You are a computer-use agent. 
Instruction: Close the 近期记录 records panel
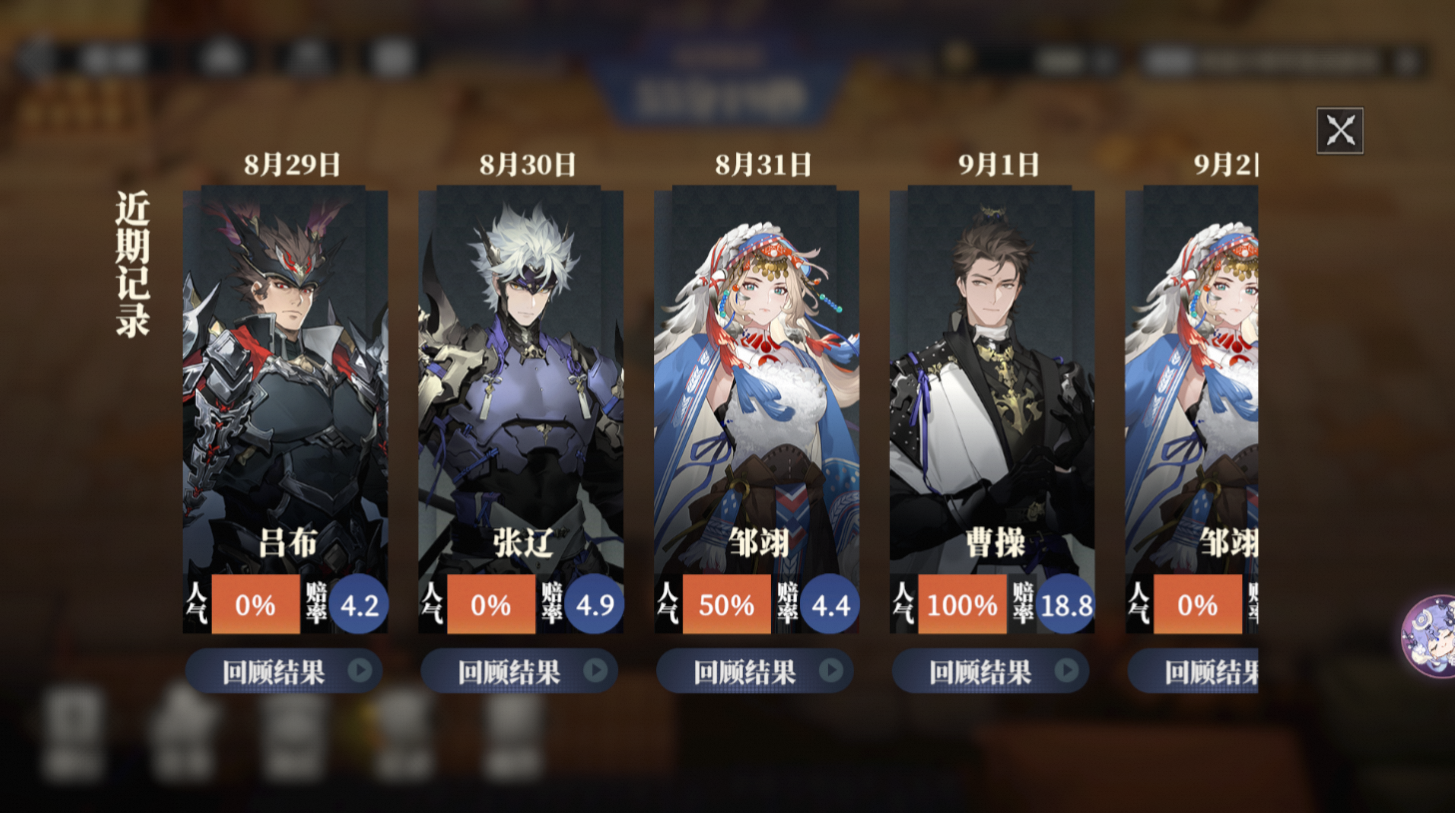point(1340,129)
